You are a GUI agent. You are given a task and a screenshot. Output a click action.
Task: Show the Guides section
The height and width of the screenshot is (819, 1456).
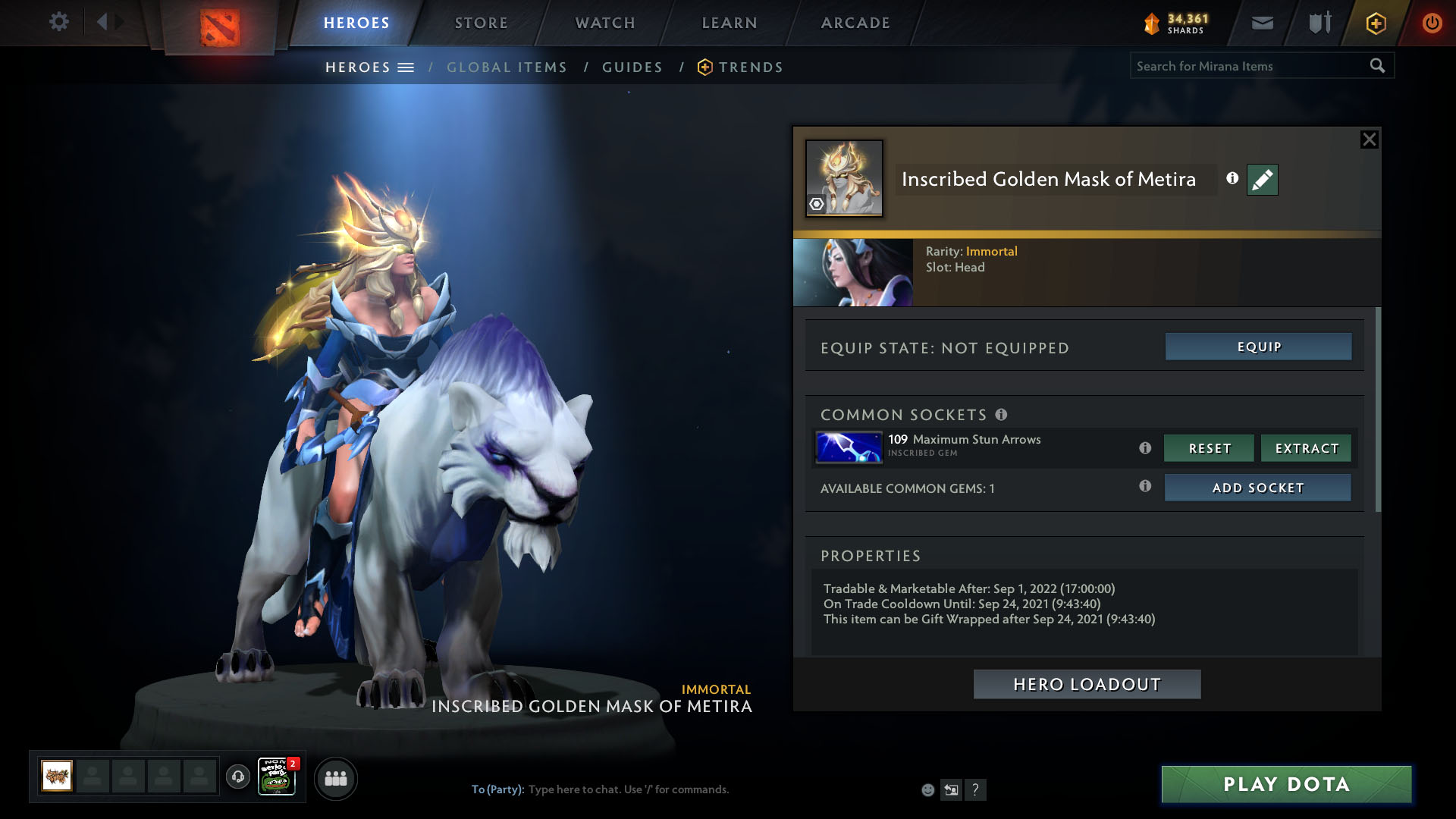[632, 67]
